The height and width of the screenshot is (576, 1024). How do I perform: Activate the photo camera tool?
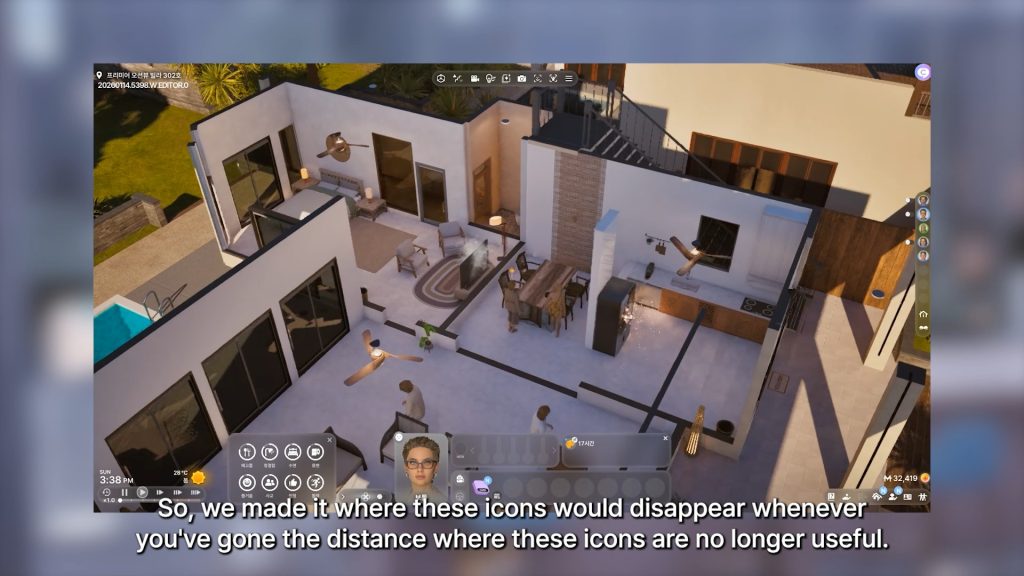[x=522, y=78]
